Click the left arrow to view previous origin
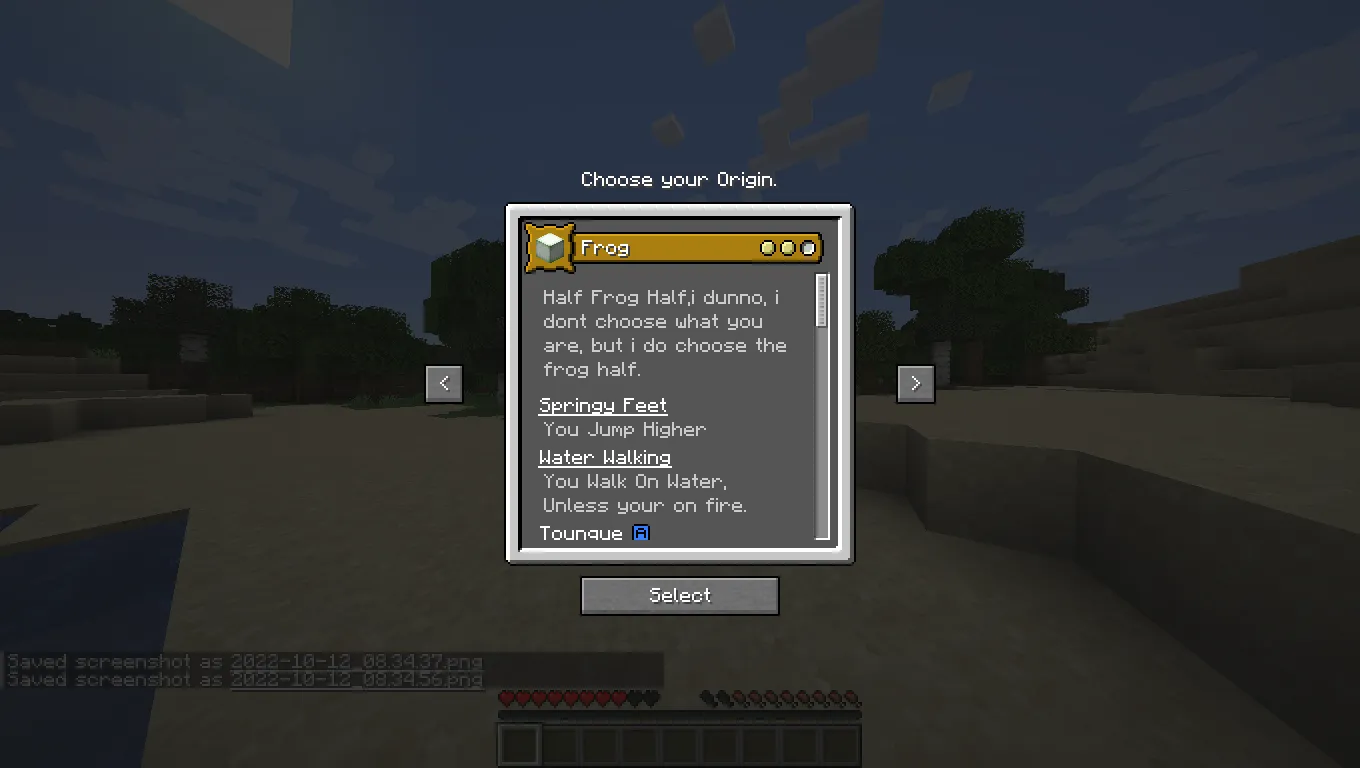The height and width of the screenshot is (768, 1360). pyautogui.click(x=444, y=383)
